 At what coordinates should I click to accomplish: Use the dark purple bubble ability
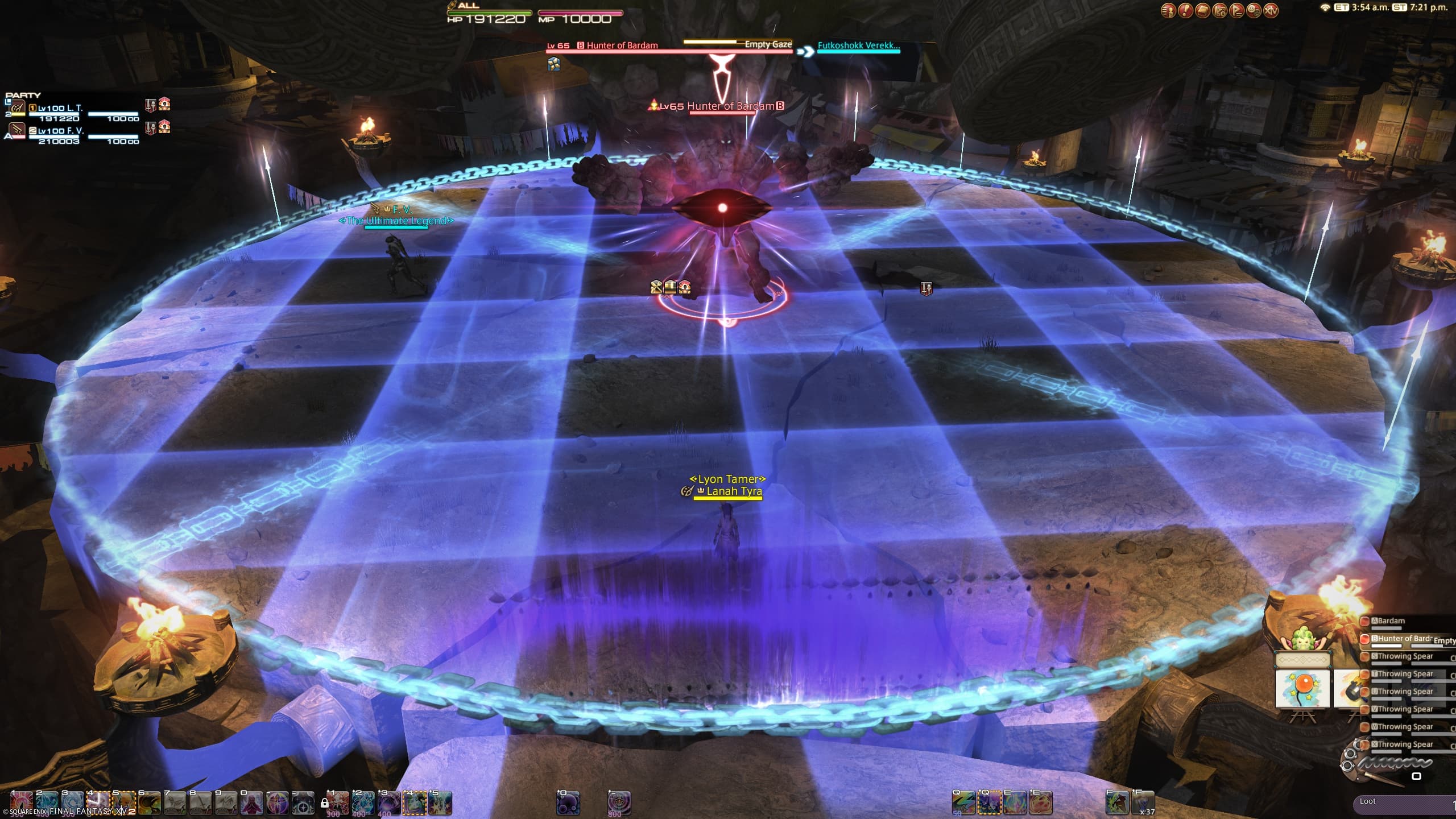click(568, 803)
